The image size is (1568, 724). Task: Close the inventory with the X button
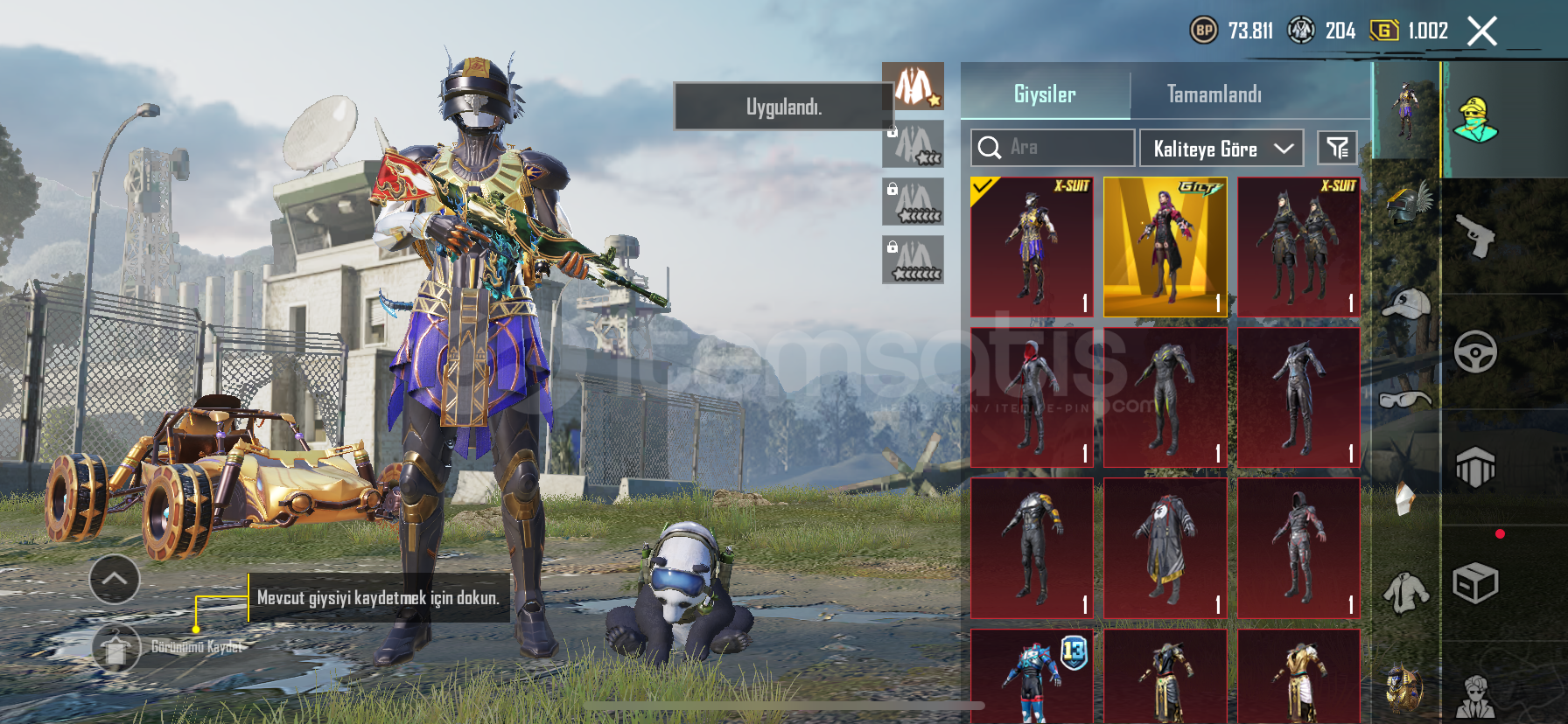coord(1481,31)
